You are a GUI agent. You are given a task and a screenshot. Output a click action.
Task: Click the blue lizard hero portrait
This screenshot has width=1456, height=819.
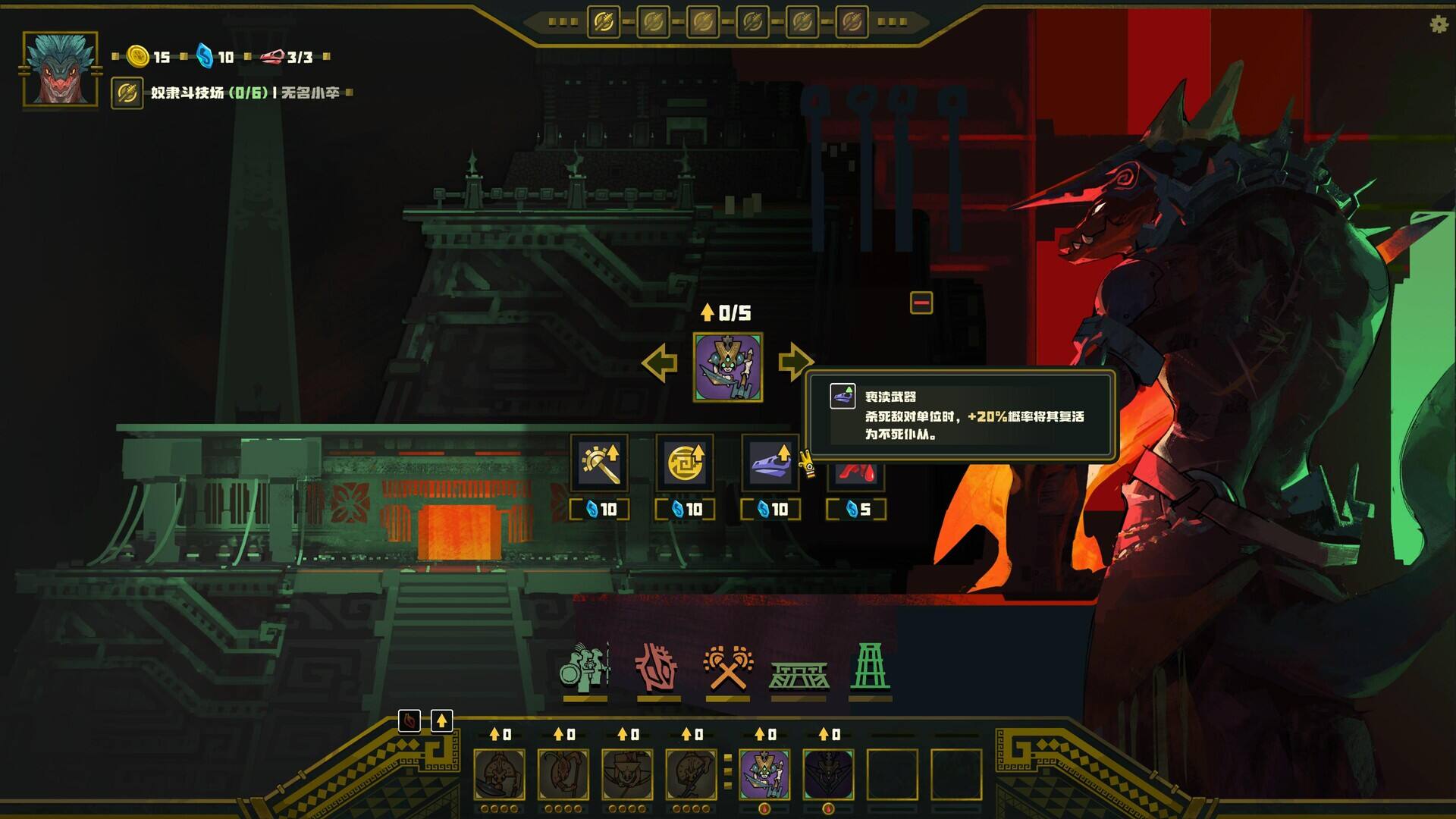61,68
